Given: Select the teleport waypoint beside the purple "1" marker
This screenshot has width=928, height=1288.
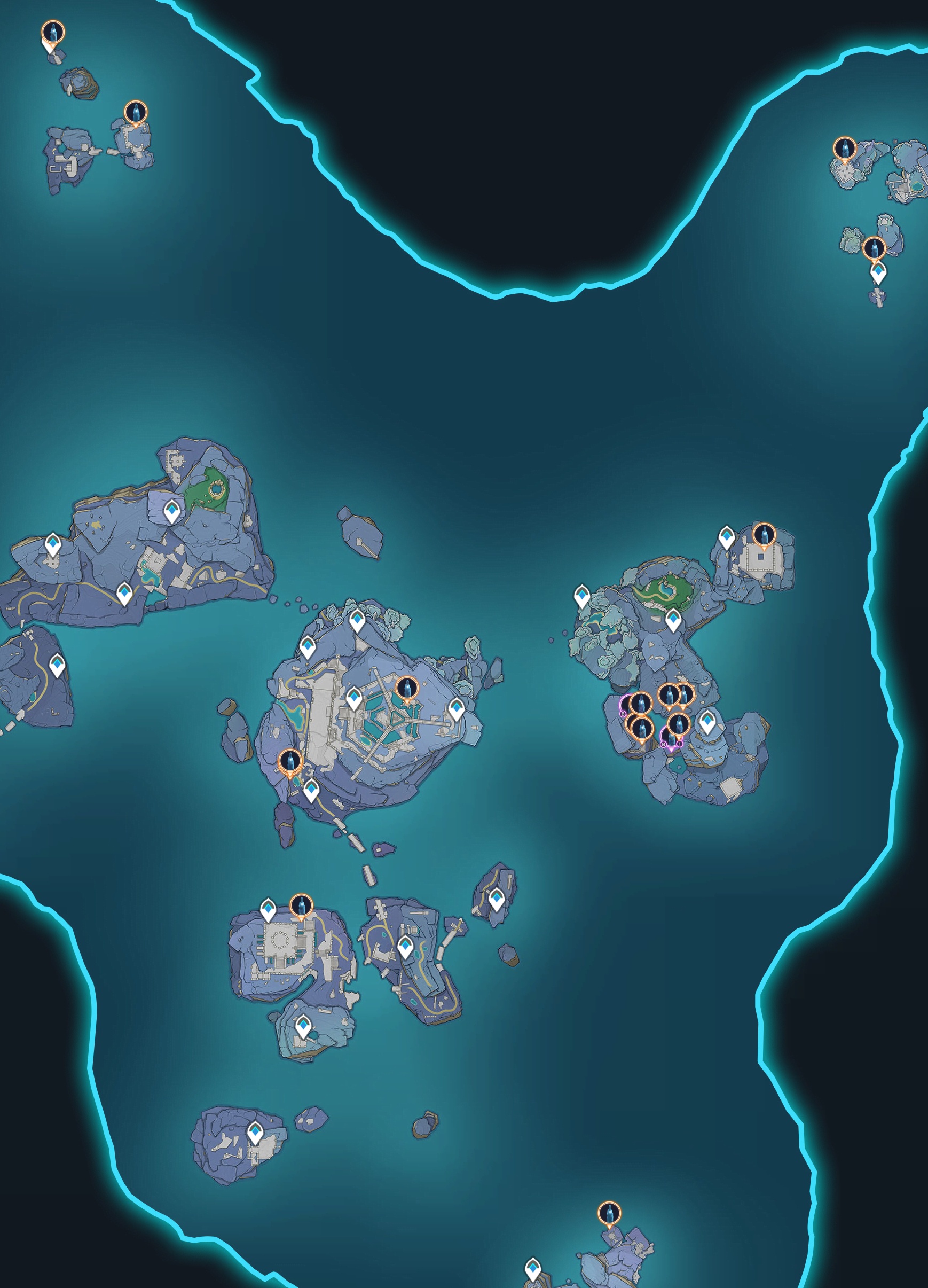Looking at the screenshot, I should point(706,721).
